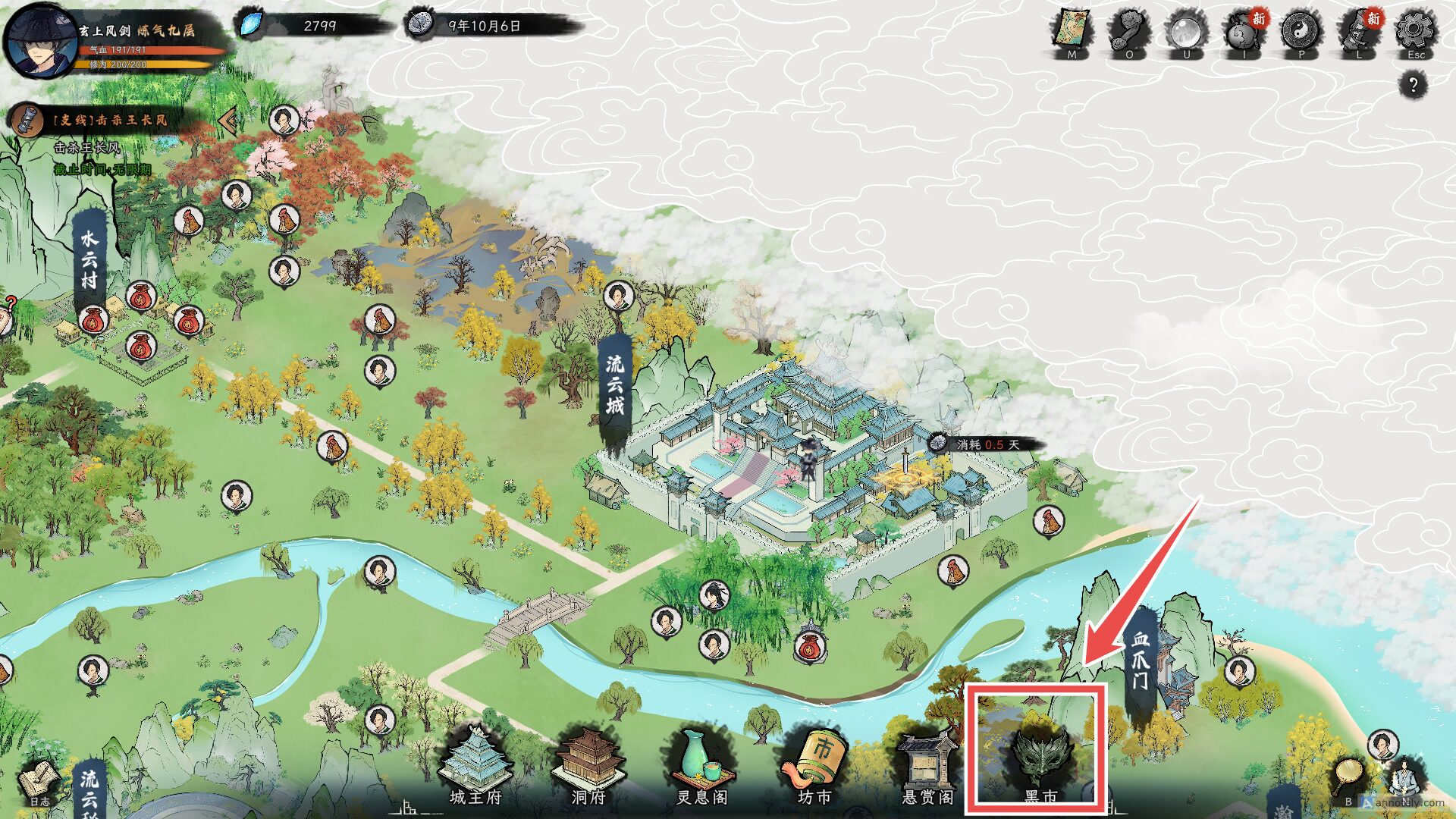Open the world map scroll icon
The image size is (1456, 819).
[x=1072, y=32]
